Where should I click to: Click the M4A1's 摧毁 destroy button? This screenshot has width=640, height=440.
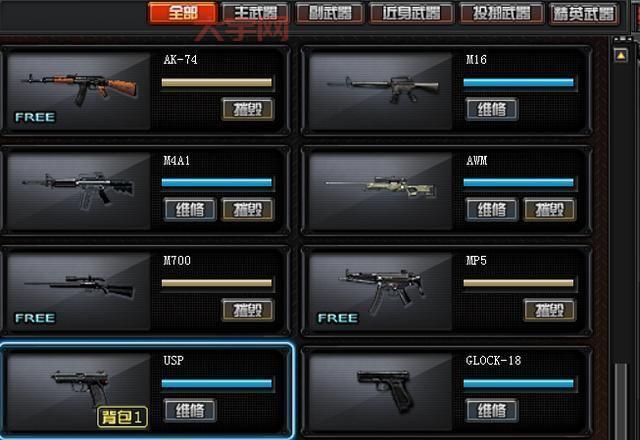(246, 209)
